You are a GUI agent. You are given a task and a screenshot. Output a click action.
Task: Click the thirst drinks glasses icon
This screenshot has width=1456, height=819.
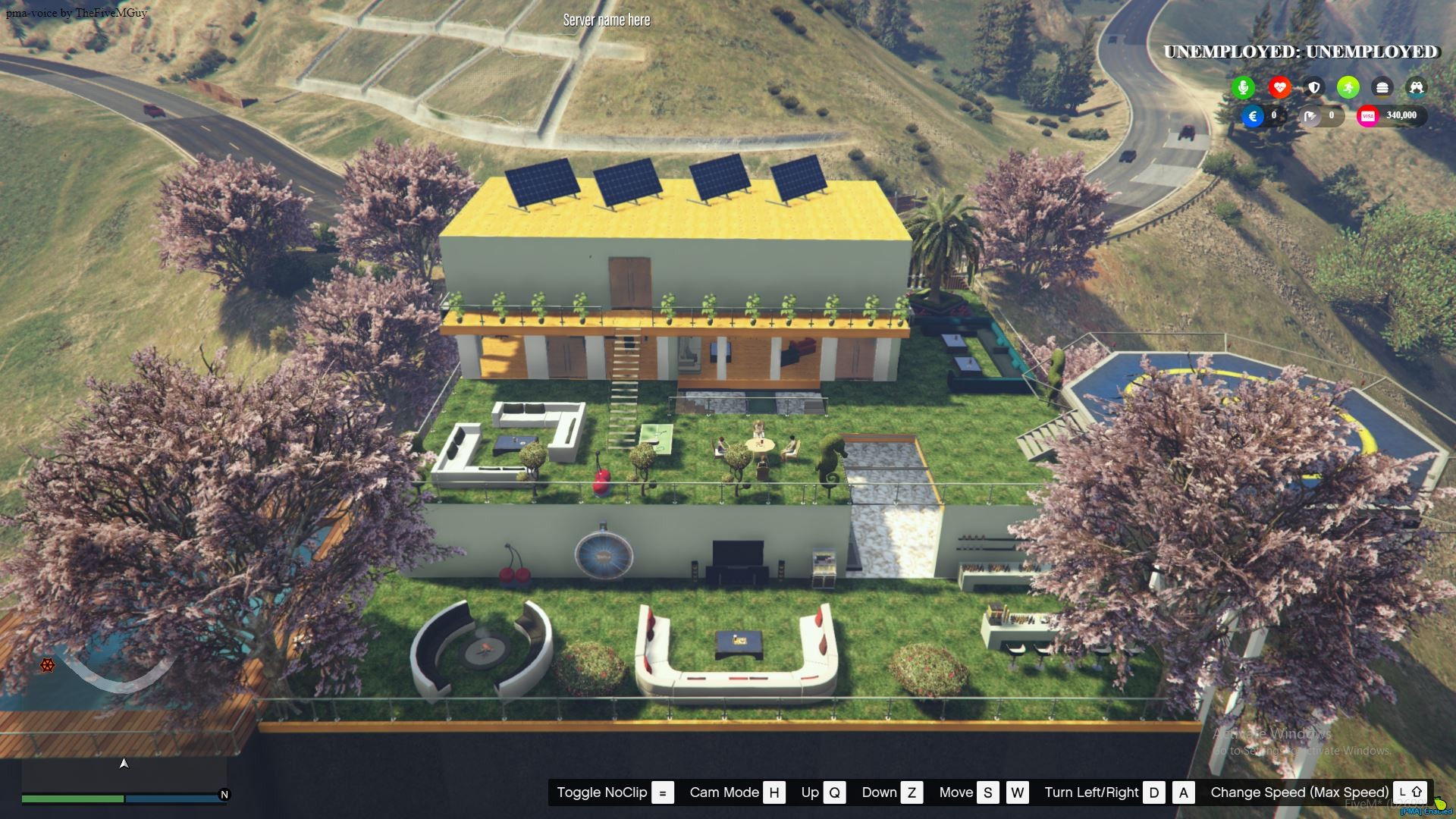click(x=1417, y=87)
